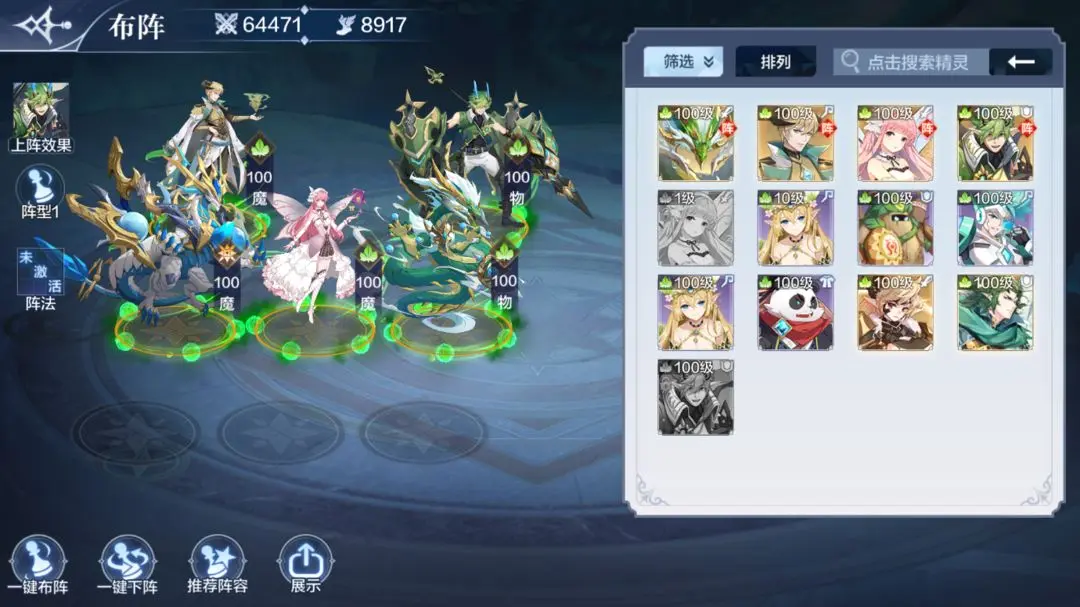1080x607 pixels.
Task: Select the white-haired spirit in teal thumbnail
Action: coord(995,227)
